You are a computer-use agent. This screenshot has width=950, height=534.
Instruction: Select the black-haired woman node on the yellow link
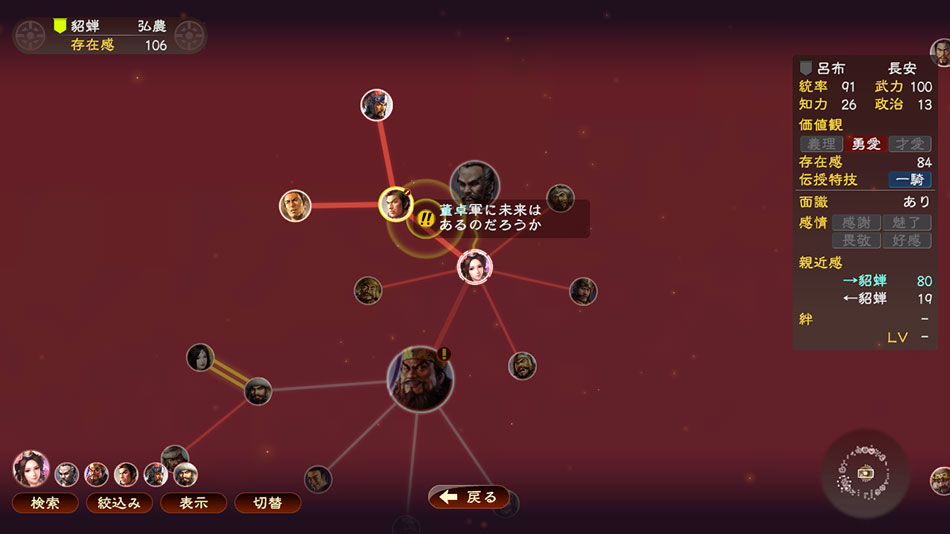[x=201, y=357]
